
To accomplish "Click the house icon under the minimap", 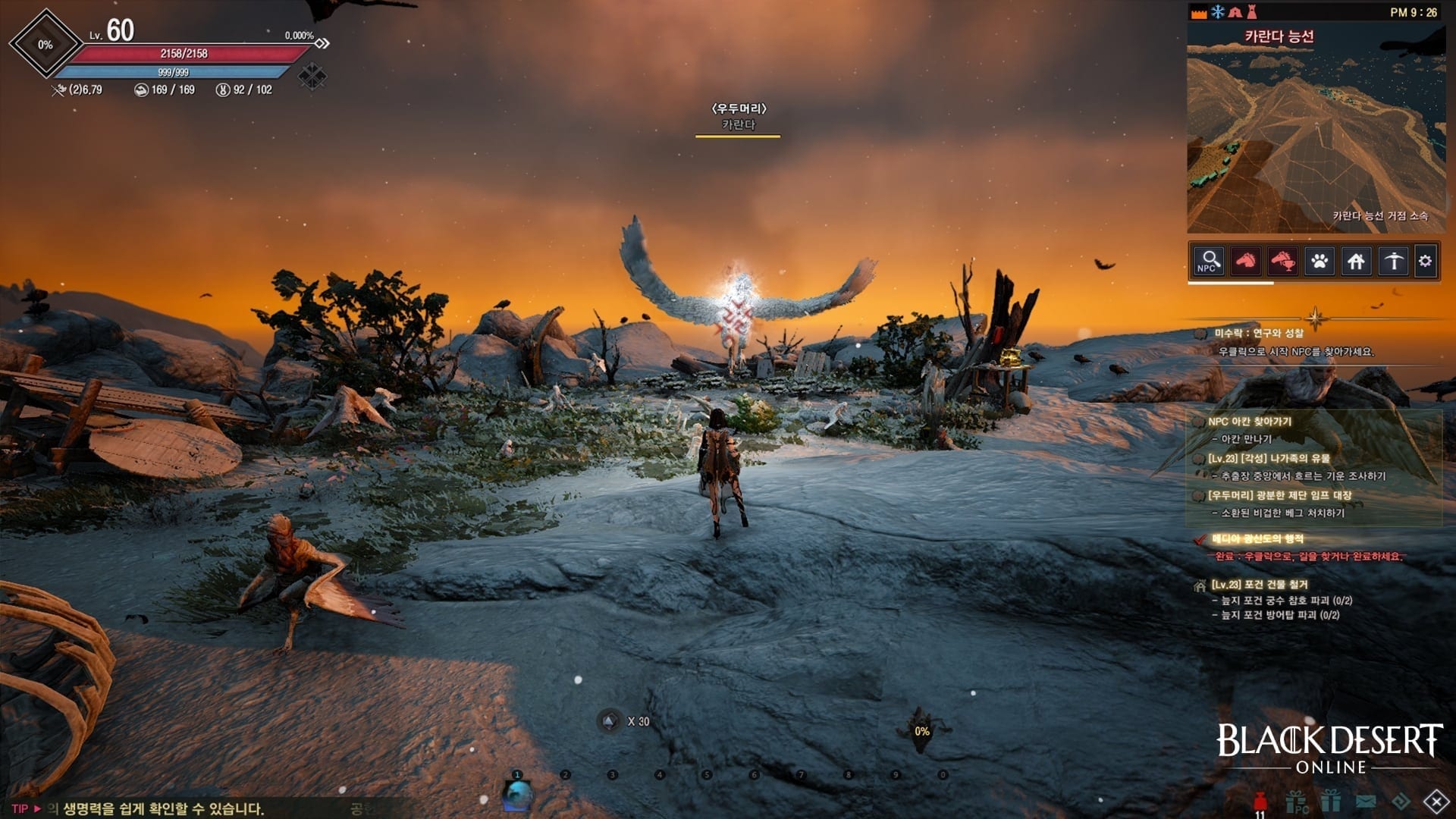I will point(1356,262).
